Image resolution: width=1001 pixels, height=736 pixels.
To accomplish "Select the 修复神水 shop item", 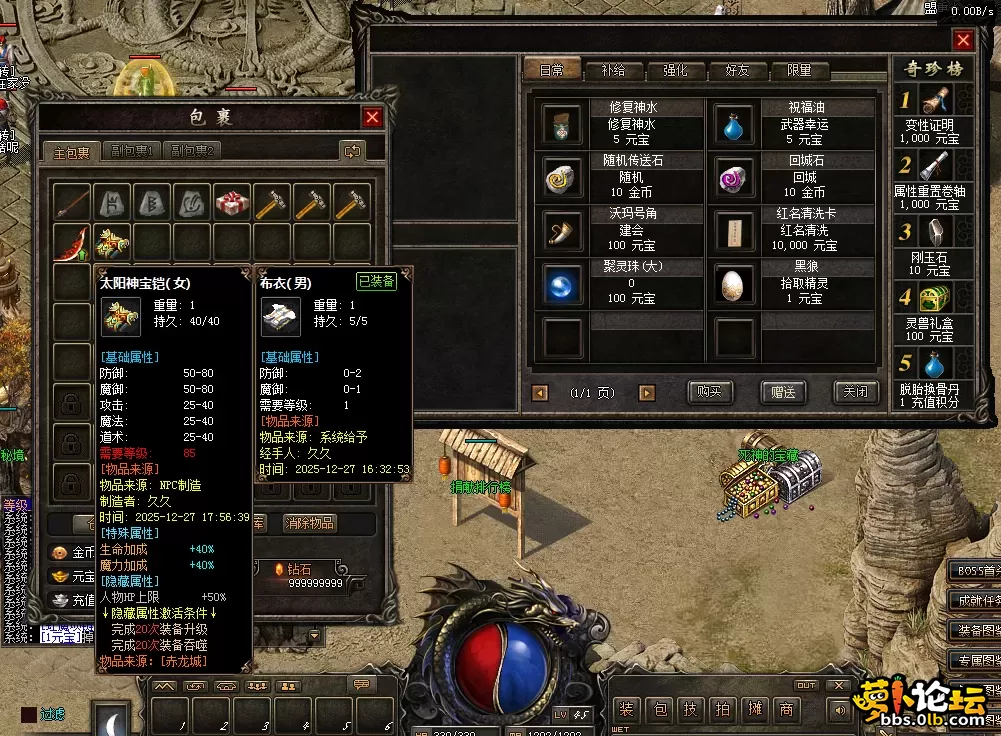I will click(561, 124).
